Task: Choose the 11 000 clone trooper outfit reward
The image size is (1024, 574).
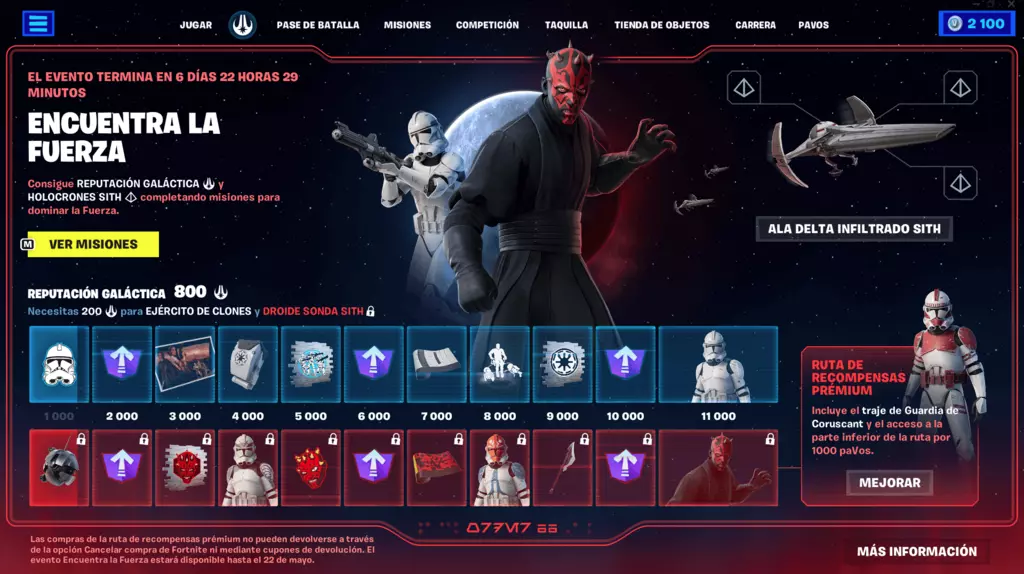Action: coord(718,365)
